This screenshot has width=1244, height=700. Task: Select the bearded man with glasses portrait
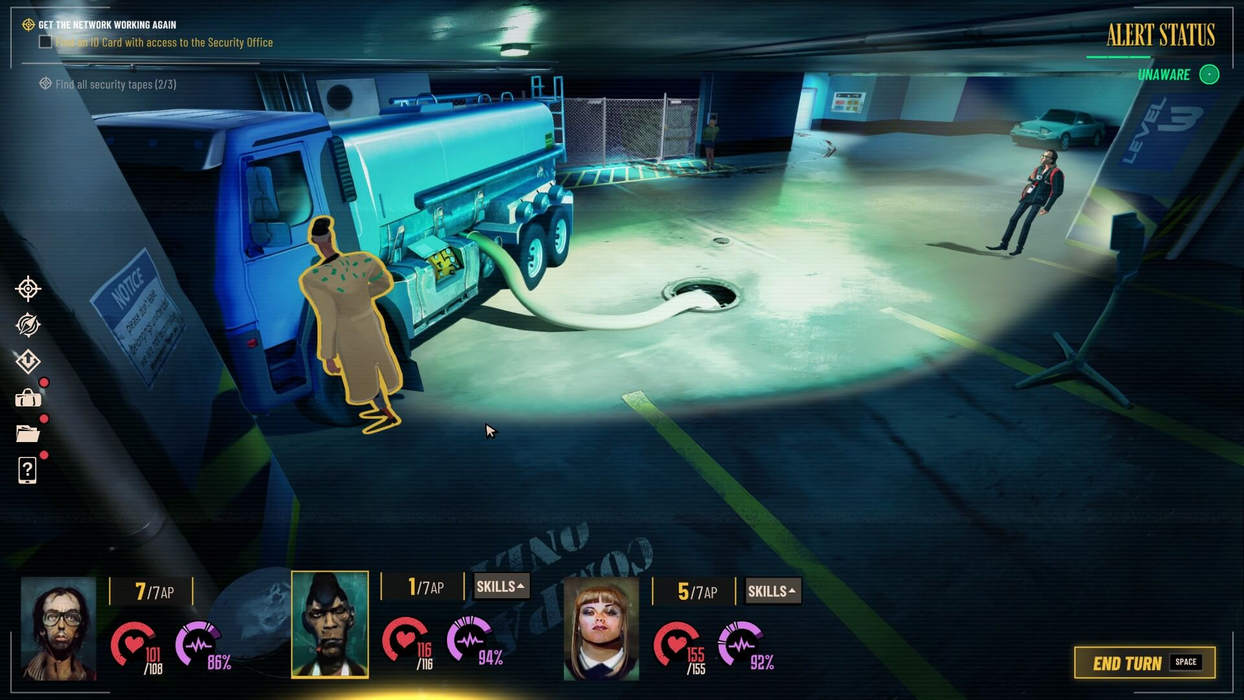pos(58,628)
